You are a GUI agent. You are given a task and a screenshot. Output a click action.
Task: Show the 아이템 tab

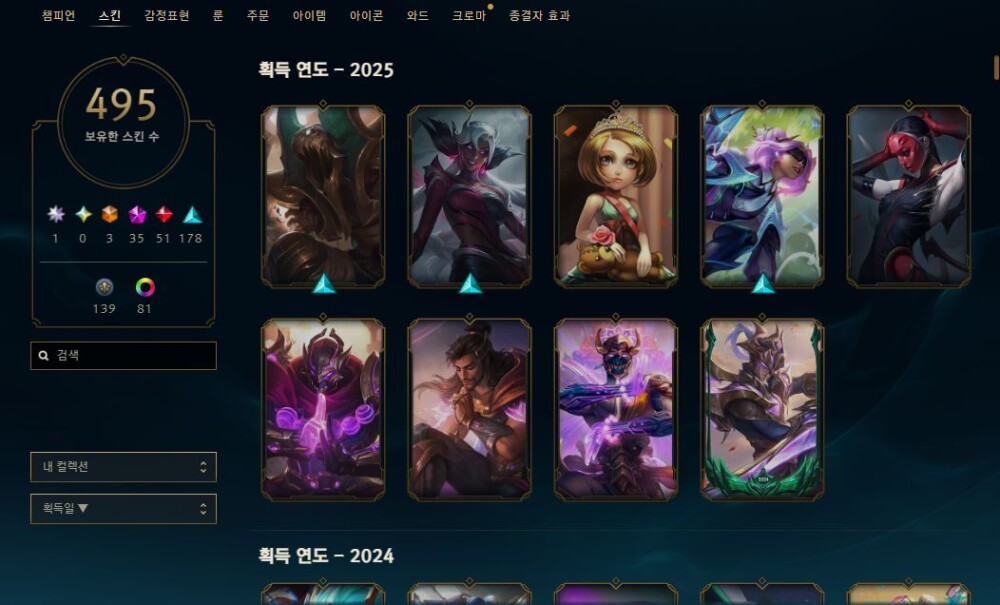(310, 16)
